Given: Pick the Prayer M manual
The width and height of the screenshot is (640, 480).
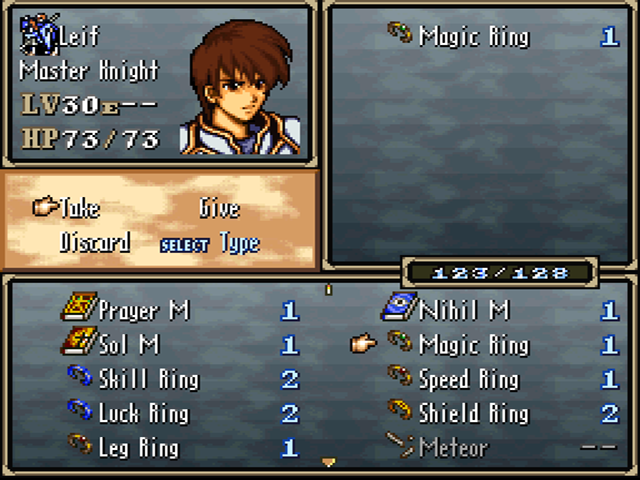Looking at the screenshot, I should 144,310.
